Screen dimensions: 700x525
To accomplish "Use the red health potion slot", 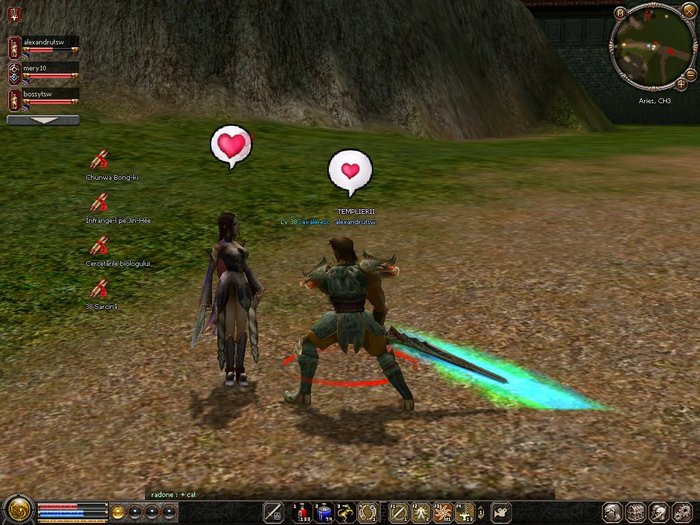I will coord(300,512).
